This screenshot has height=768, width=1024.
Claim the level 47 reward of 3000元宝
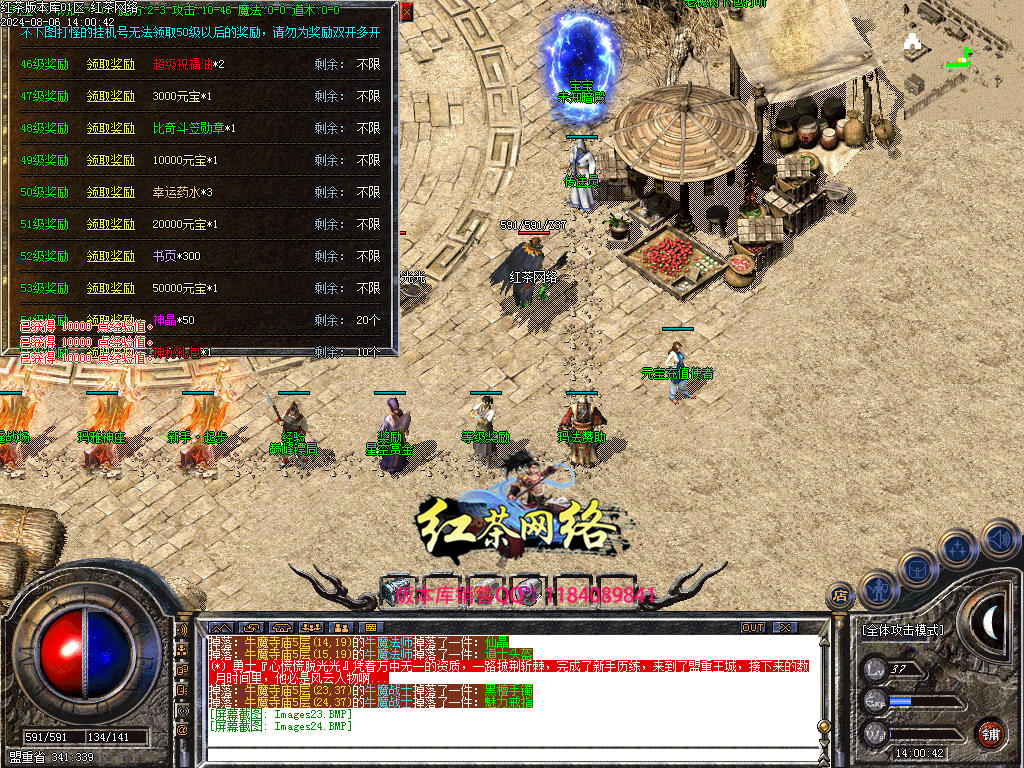(110, 96)
